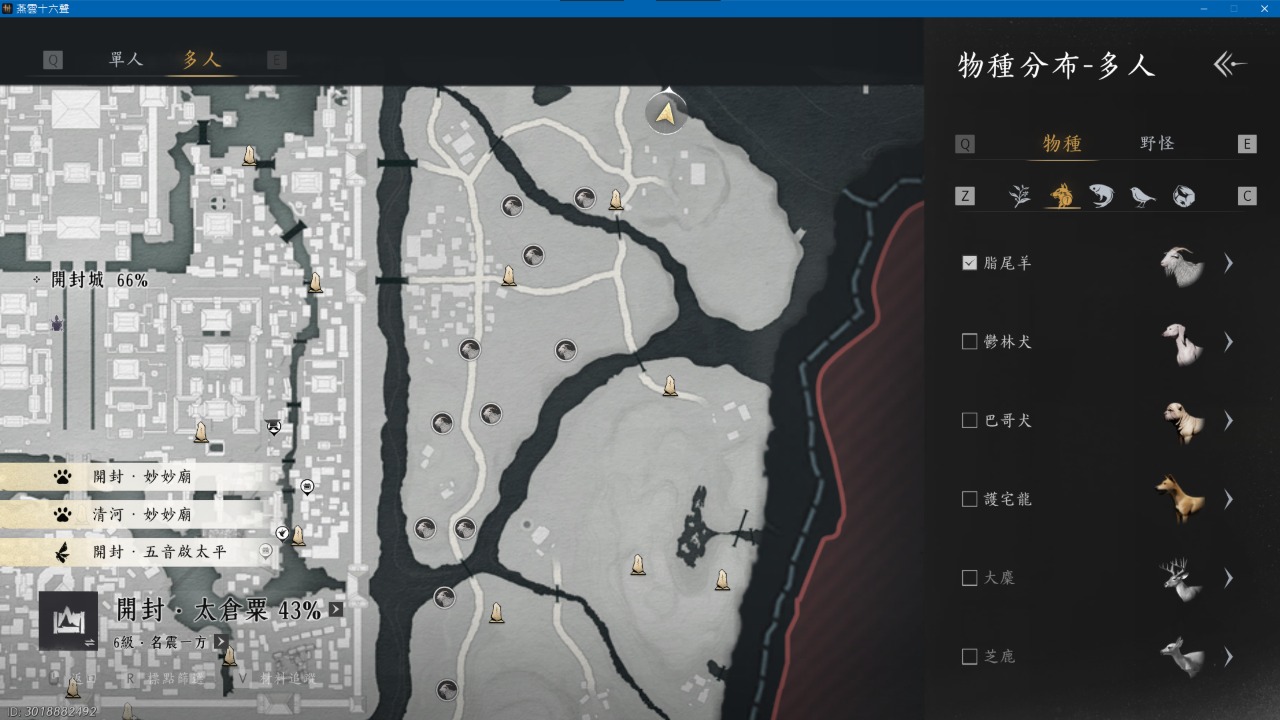Select the 清河·妙妙廟 tracked entry

click(x=141, y=515)
